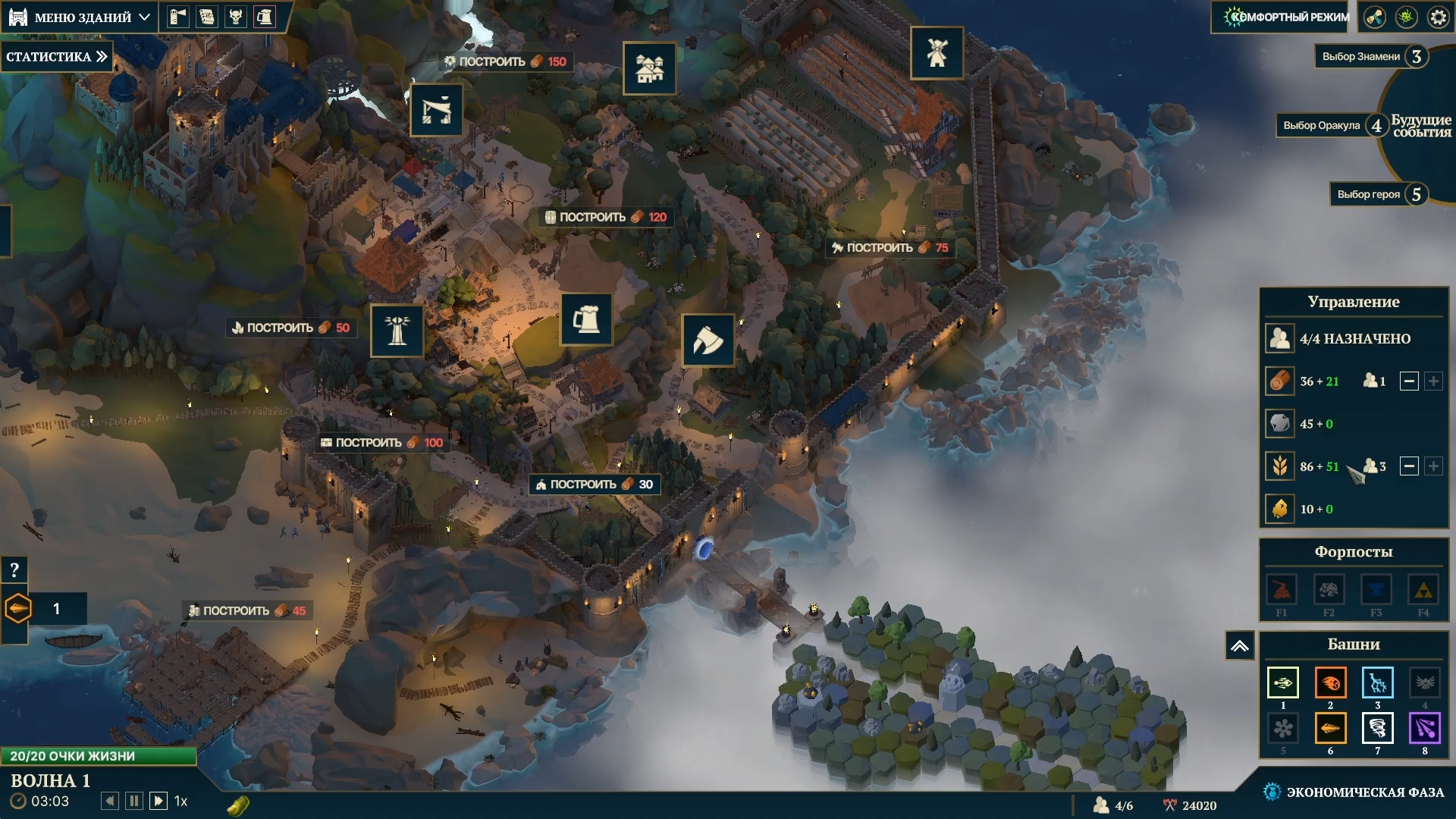The height and width of the screenshot is (819, 1456).
Task: Build the structure costing 150 wood
Action: point(505,61)
